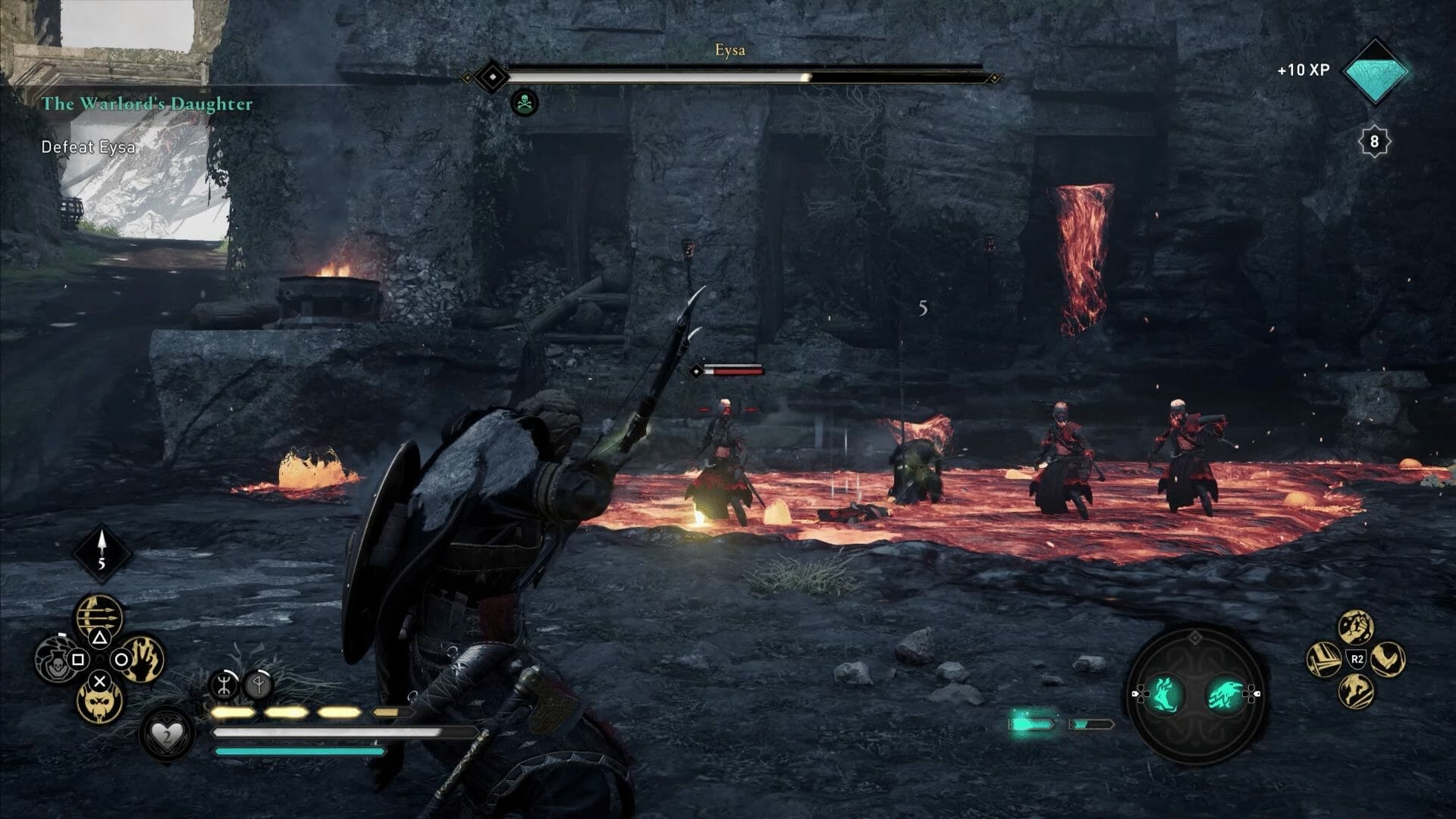Image resolution: width=1456 pixels, height=819 pixels.
Task: Activate the snarling wolf head ability
Action: pyautogui.click(x=99, y=701)
